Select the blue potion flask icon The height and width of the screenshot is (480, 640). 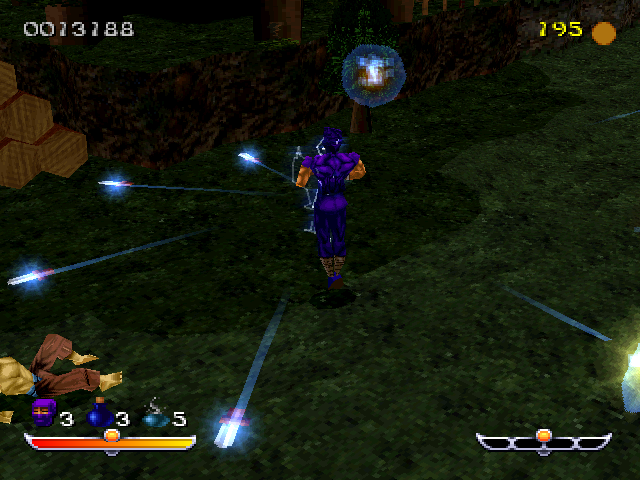[99, 413]
